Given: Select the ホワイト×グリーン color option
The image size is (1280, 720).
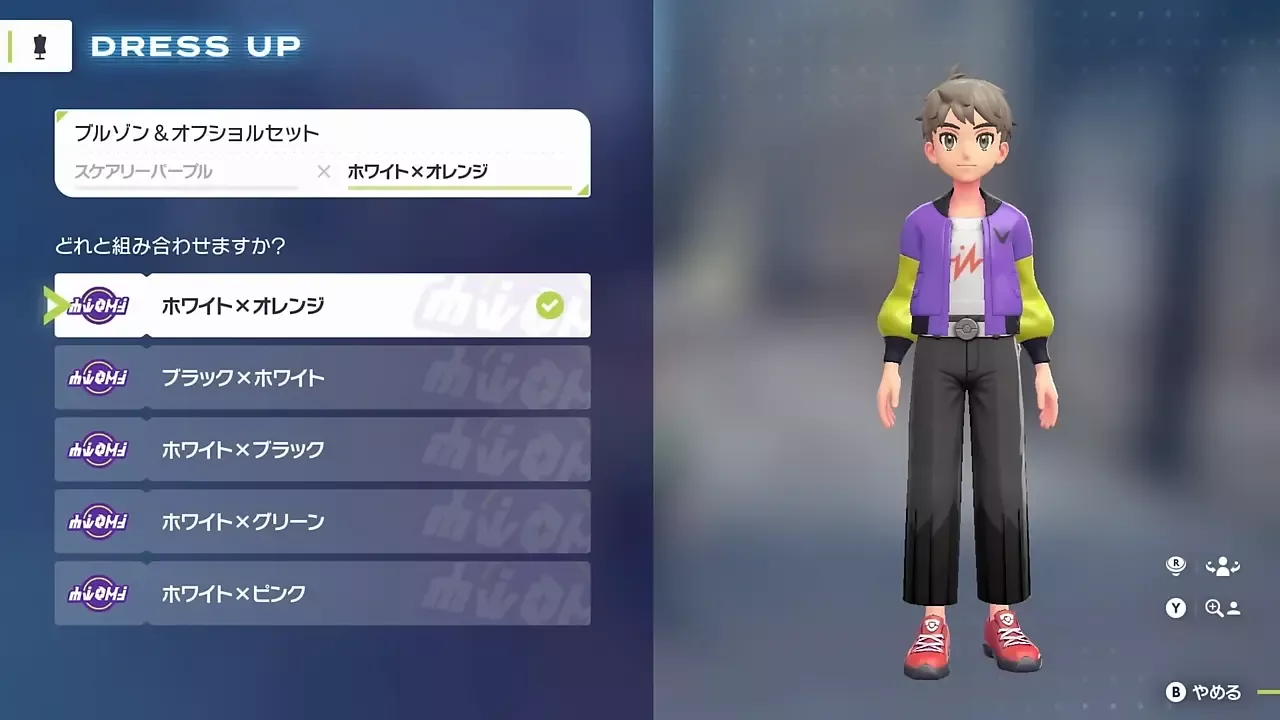Looking at the screenshot, I should 320,521.
